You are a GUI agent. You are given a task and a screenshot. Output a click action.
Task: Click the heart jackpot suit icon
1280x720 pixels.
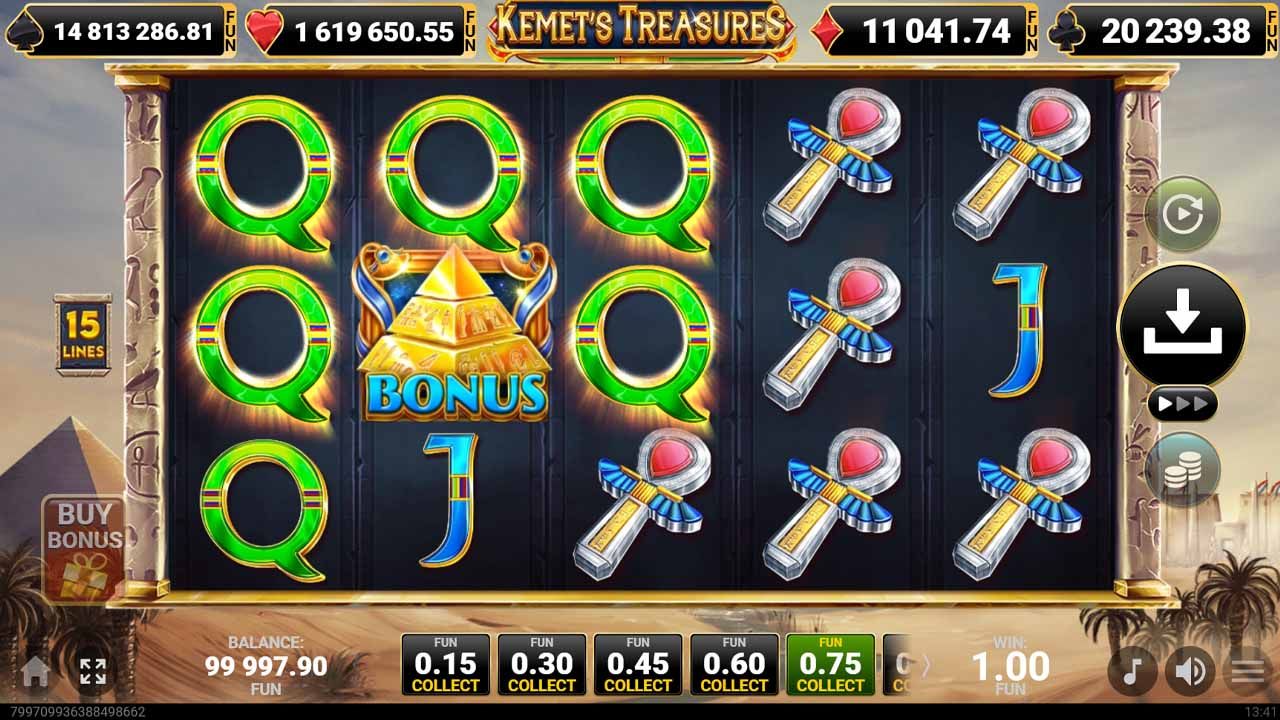coord(262,30)
